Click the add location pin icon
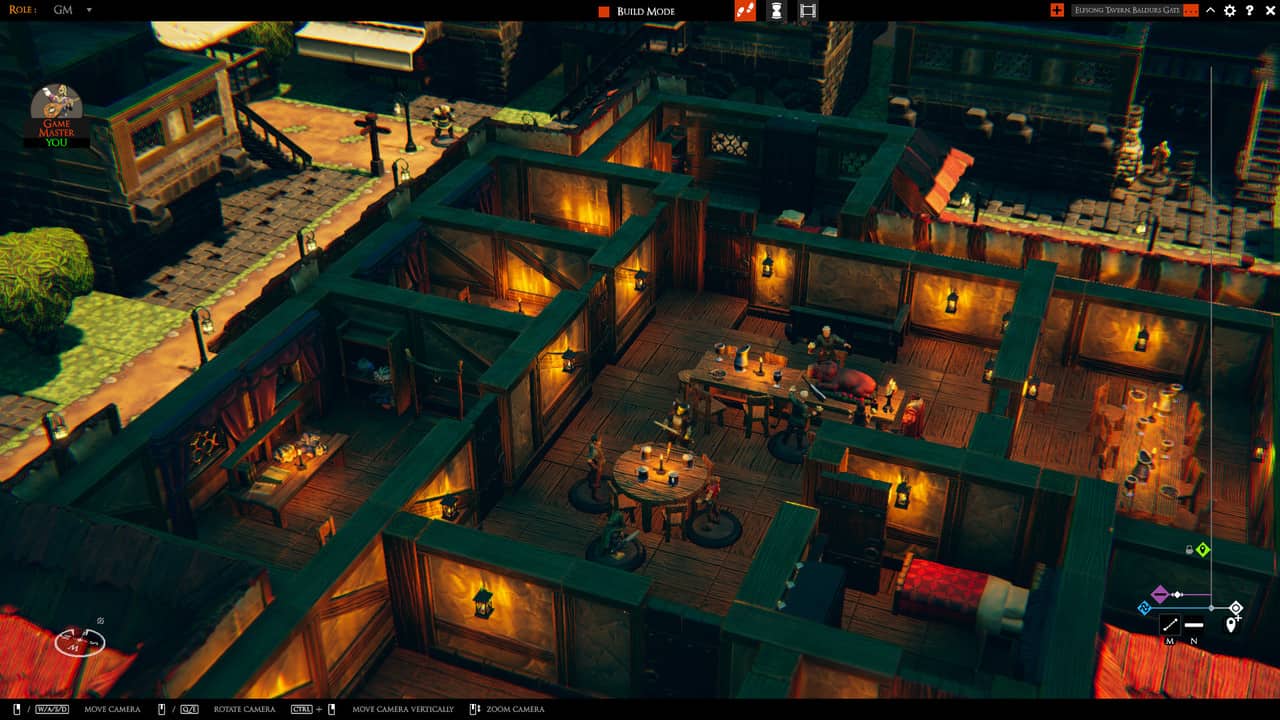The image size is (1280, 720). (1232, 623)
